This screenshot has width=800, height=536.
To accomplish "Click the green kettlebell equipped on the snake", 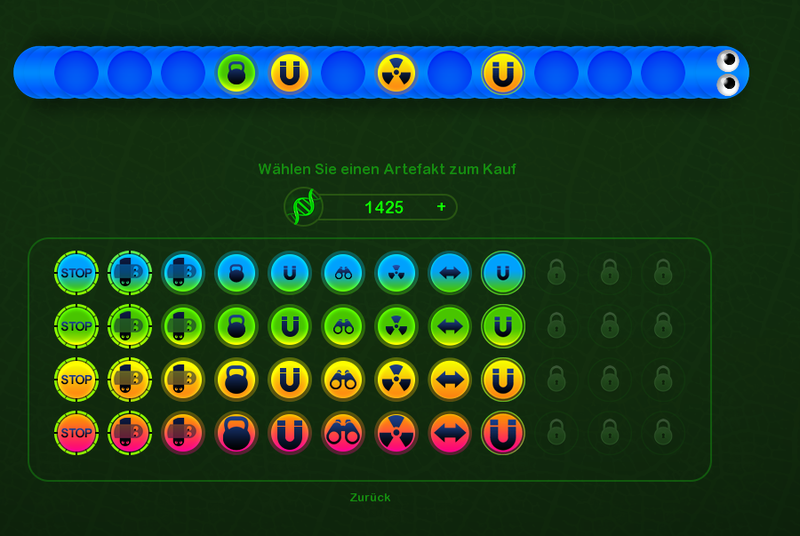I will pos(237,73).
